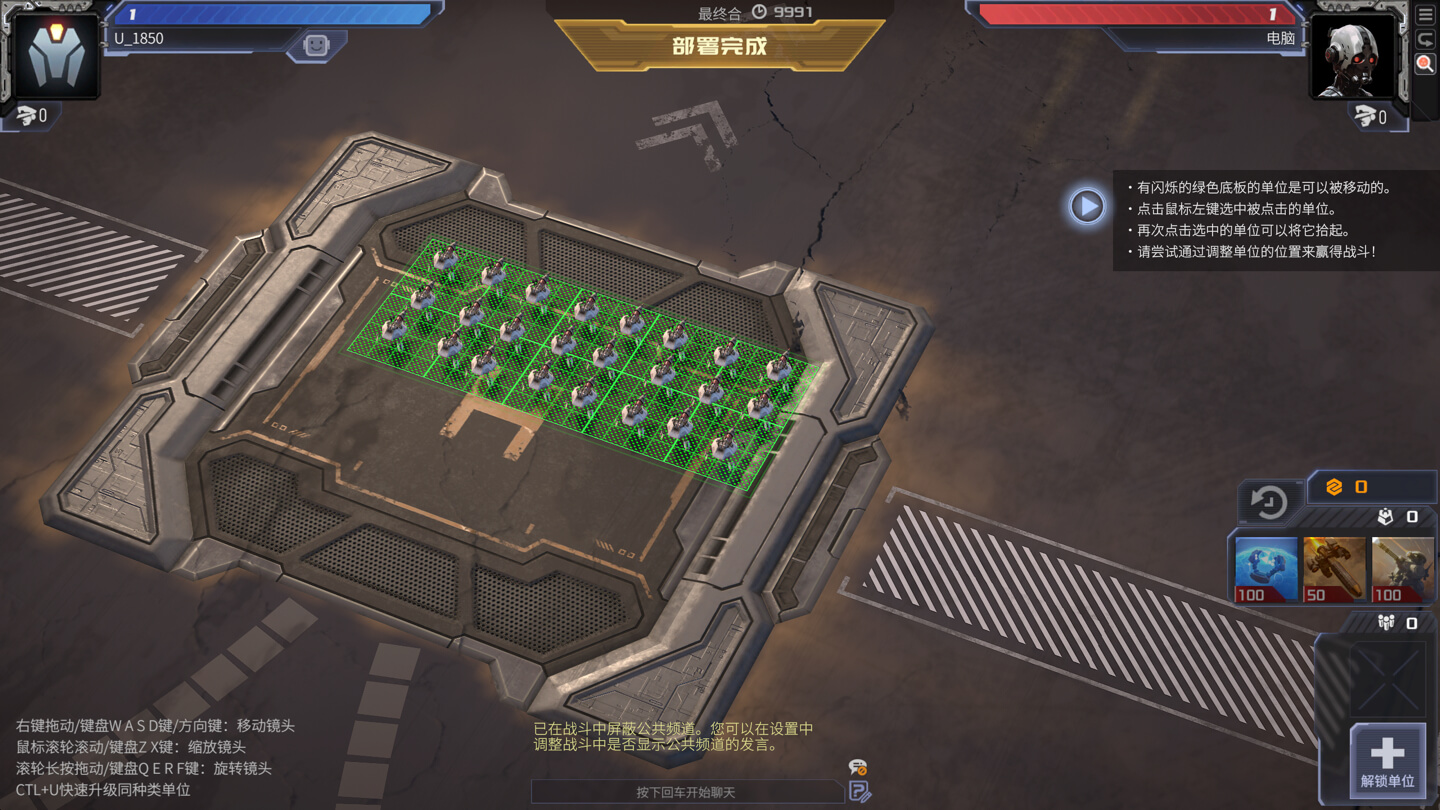The width and height of the screenshot is (1440, 810).
Task: Open the question mark feedback note icon
Action: click(x=859, y=792)
